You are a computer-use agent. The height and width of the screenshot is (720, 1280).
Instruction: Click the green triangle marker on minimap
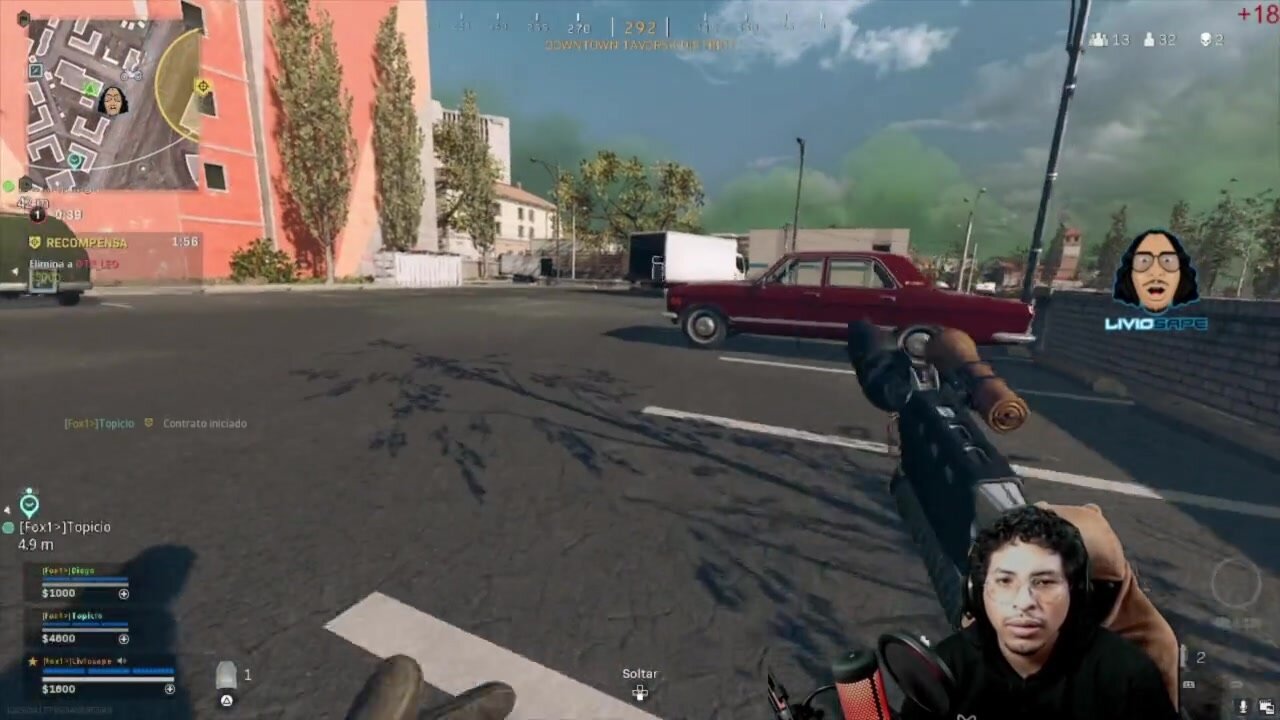(90, 89)
